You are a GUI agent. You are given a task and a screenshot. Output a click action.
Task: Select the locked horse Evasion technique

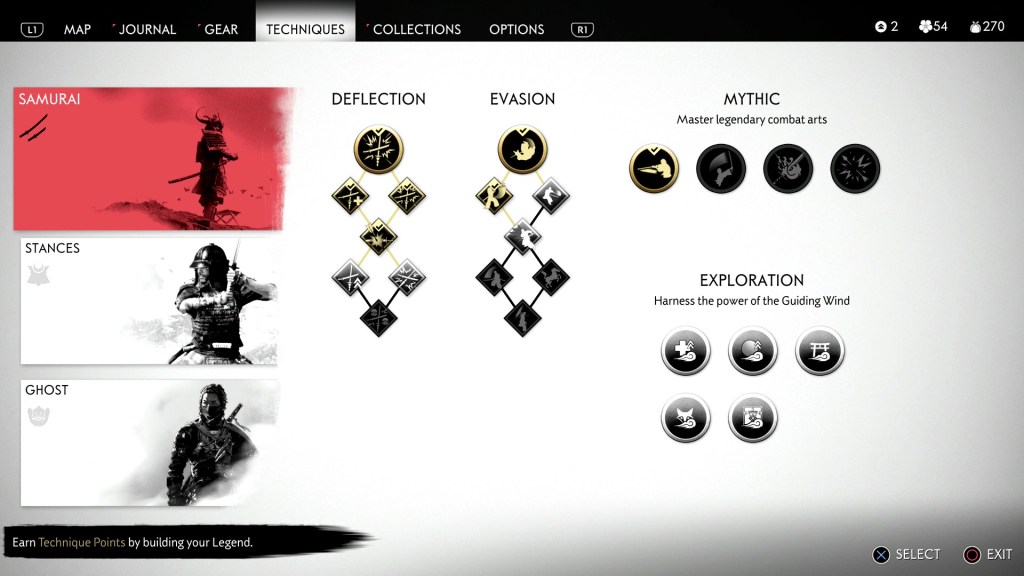pyautogui.click(x=551, y=276)
